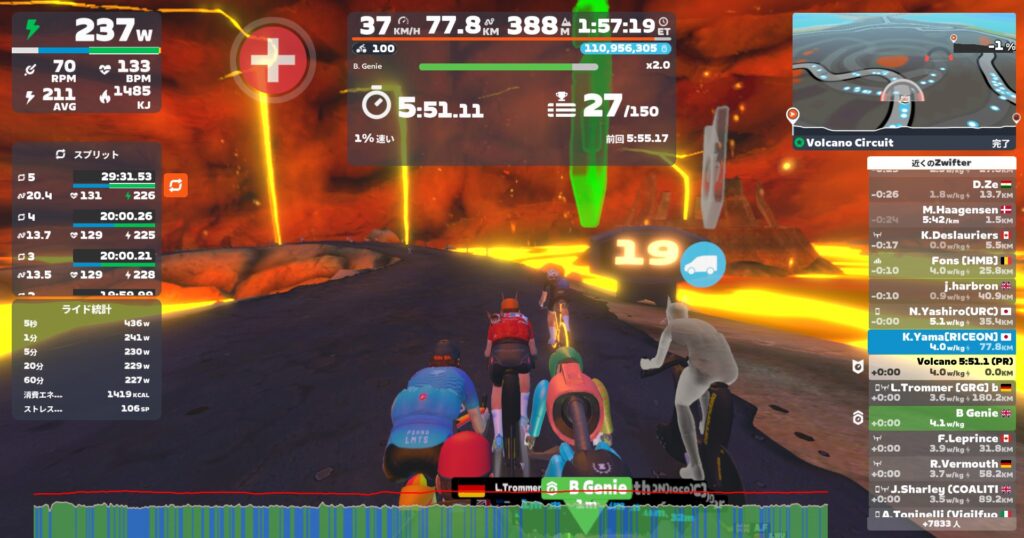Select split 5 in the splits list
1024x538 pixels.
(86, 186)
